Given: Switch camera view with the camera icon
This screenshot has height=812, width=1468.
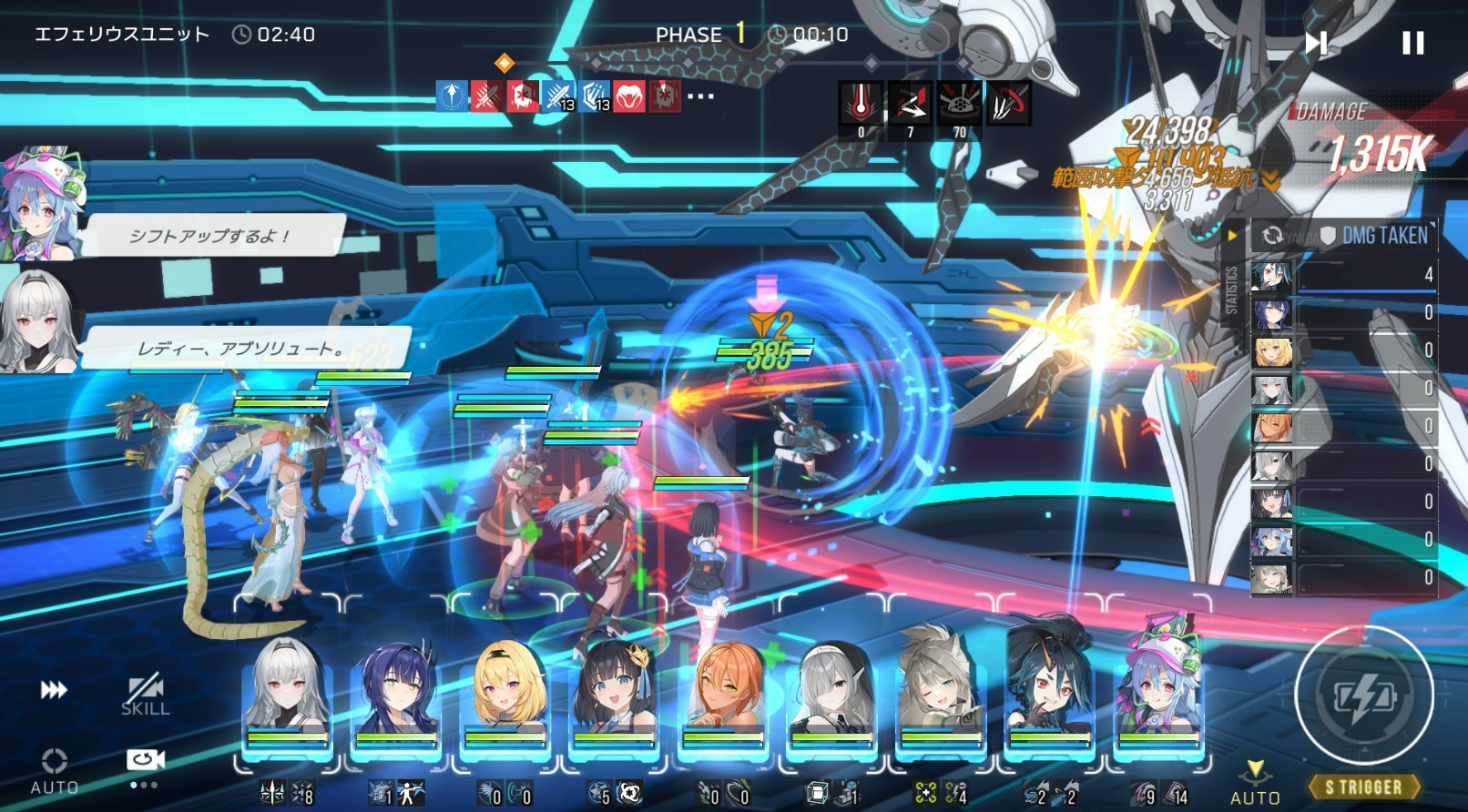Looking at the screenshot, I should pos(145,761).
